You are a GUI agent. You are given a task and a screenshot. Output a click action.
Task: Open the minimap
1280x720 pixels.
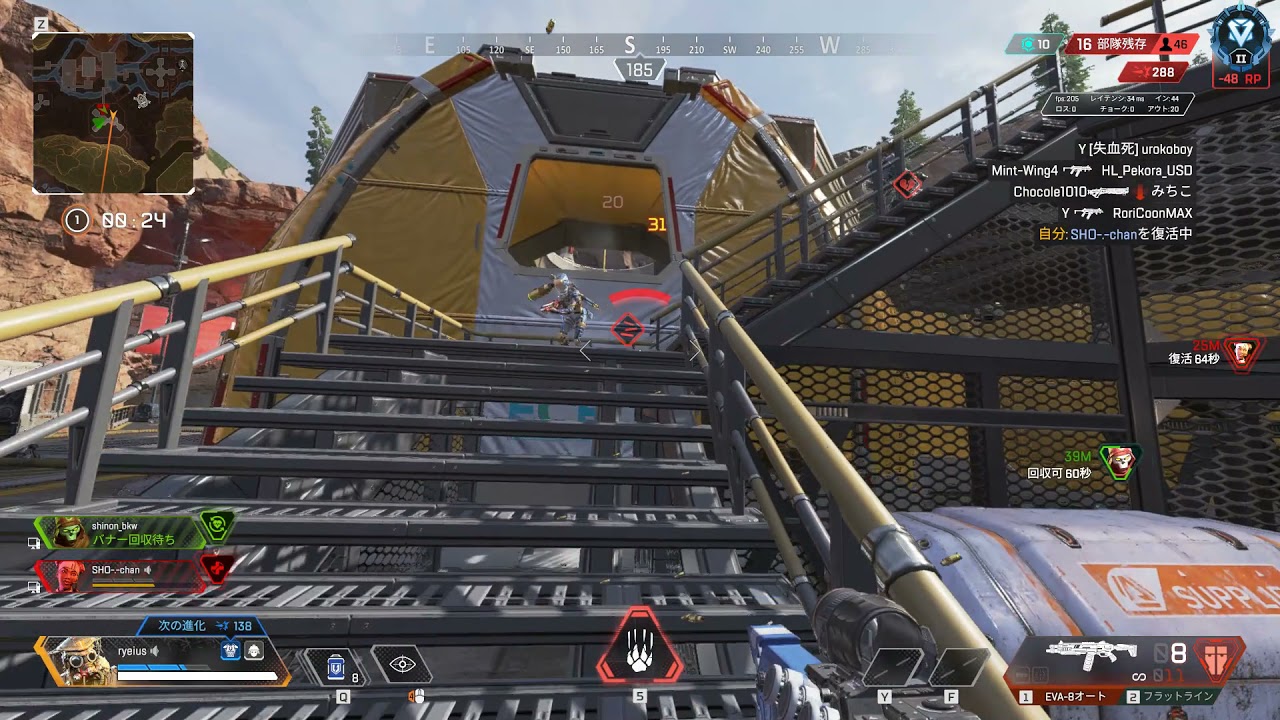click(x=113, y=113)
